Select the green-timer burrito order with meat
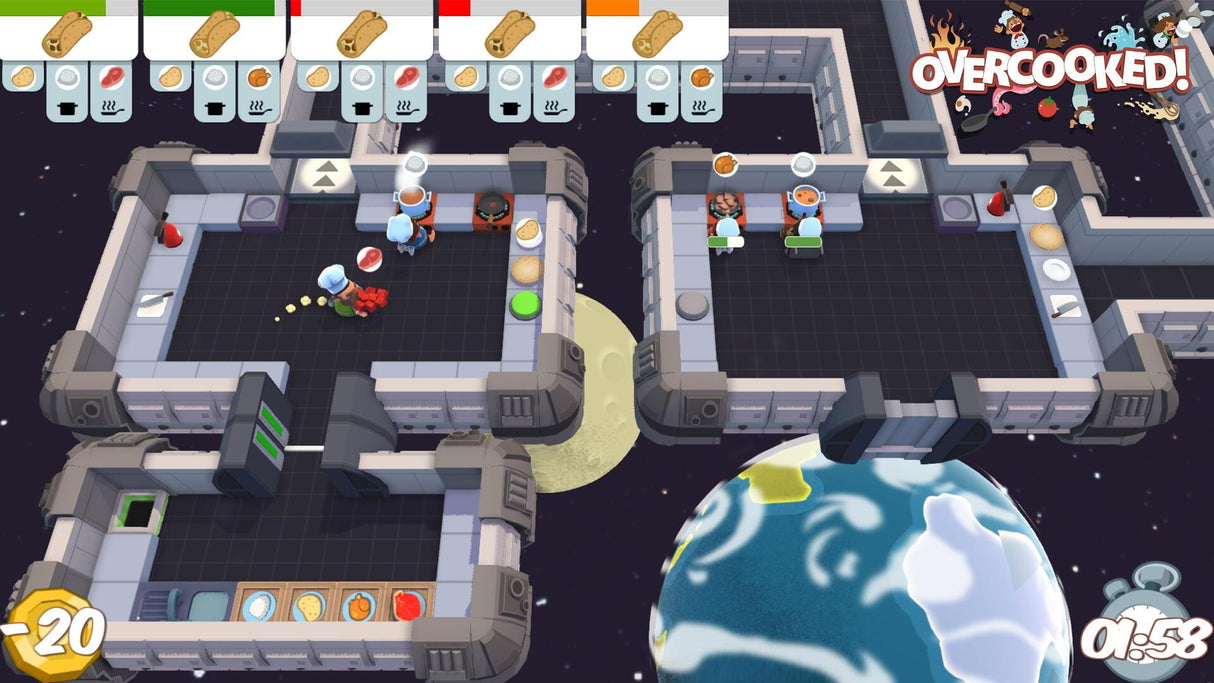Screen dimensions: 1214x683 click(x=66, y=36)
